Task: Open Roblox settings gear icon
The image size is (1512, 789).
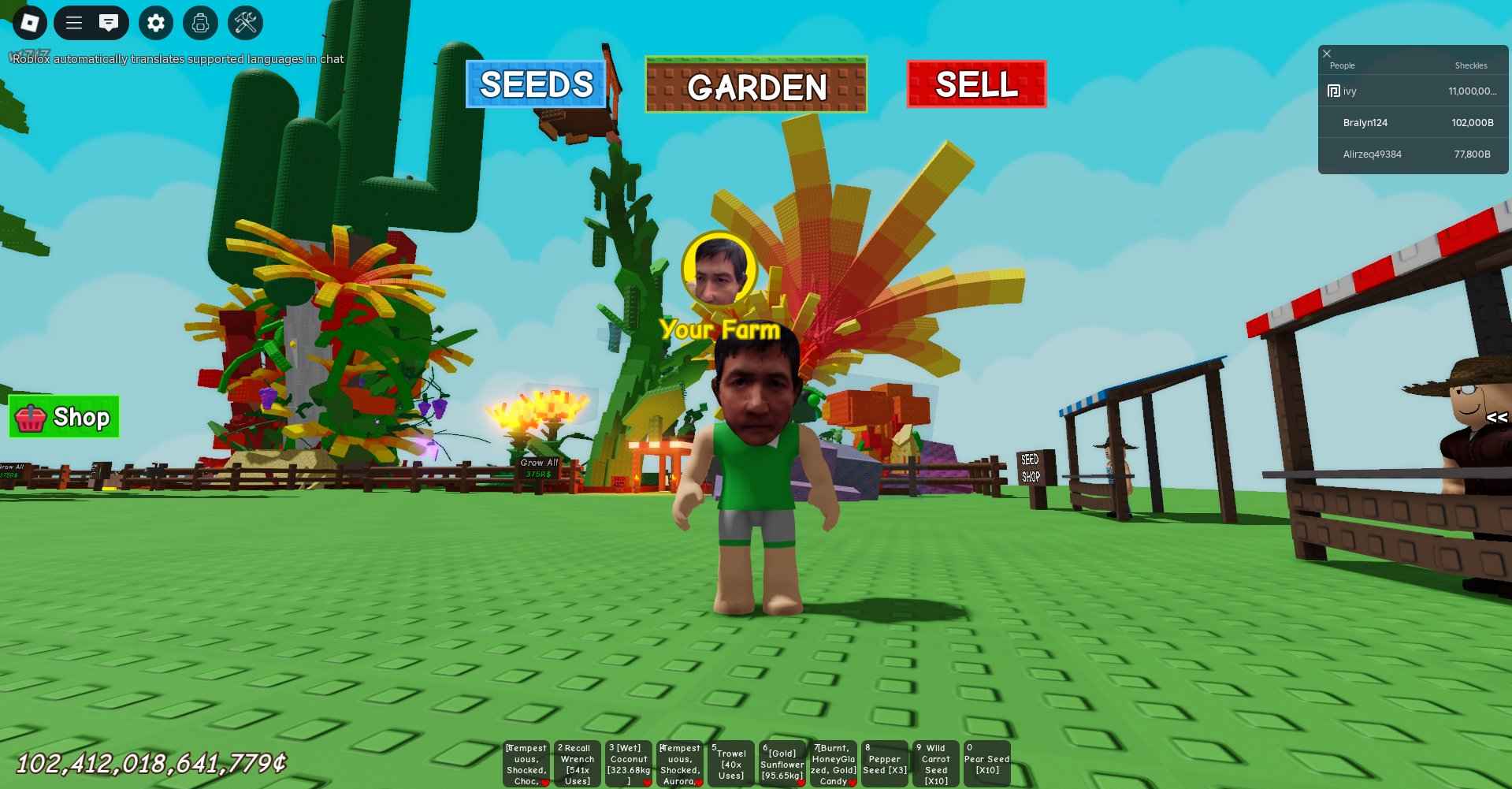Action: point(155,23)
